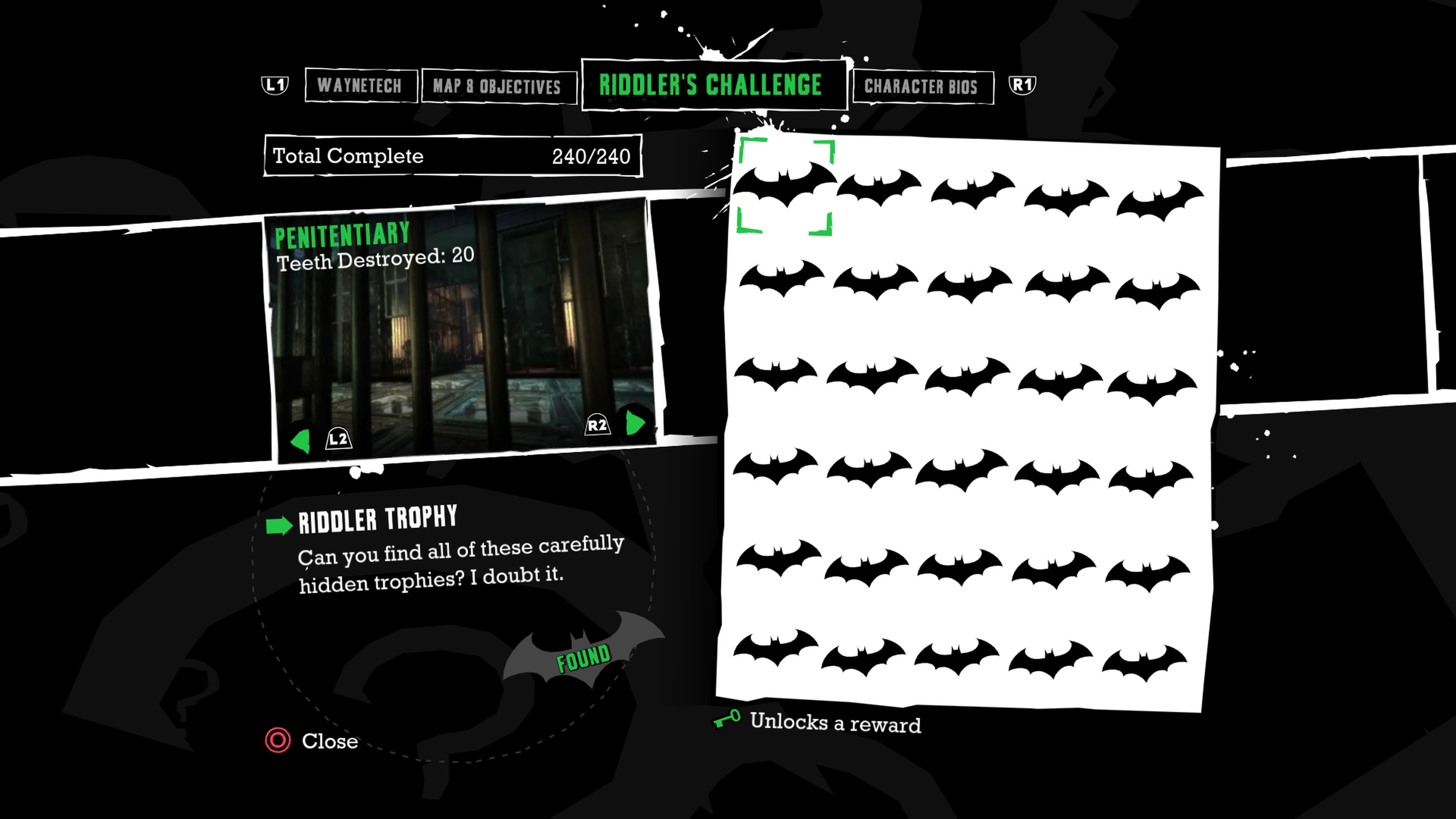Switch to the WayneTech tab
1456x819 pixels.
(360, 86)
